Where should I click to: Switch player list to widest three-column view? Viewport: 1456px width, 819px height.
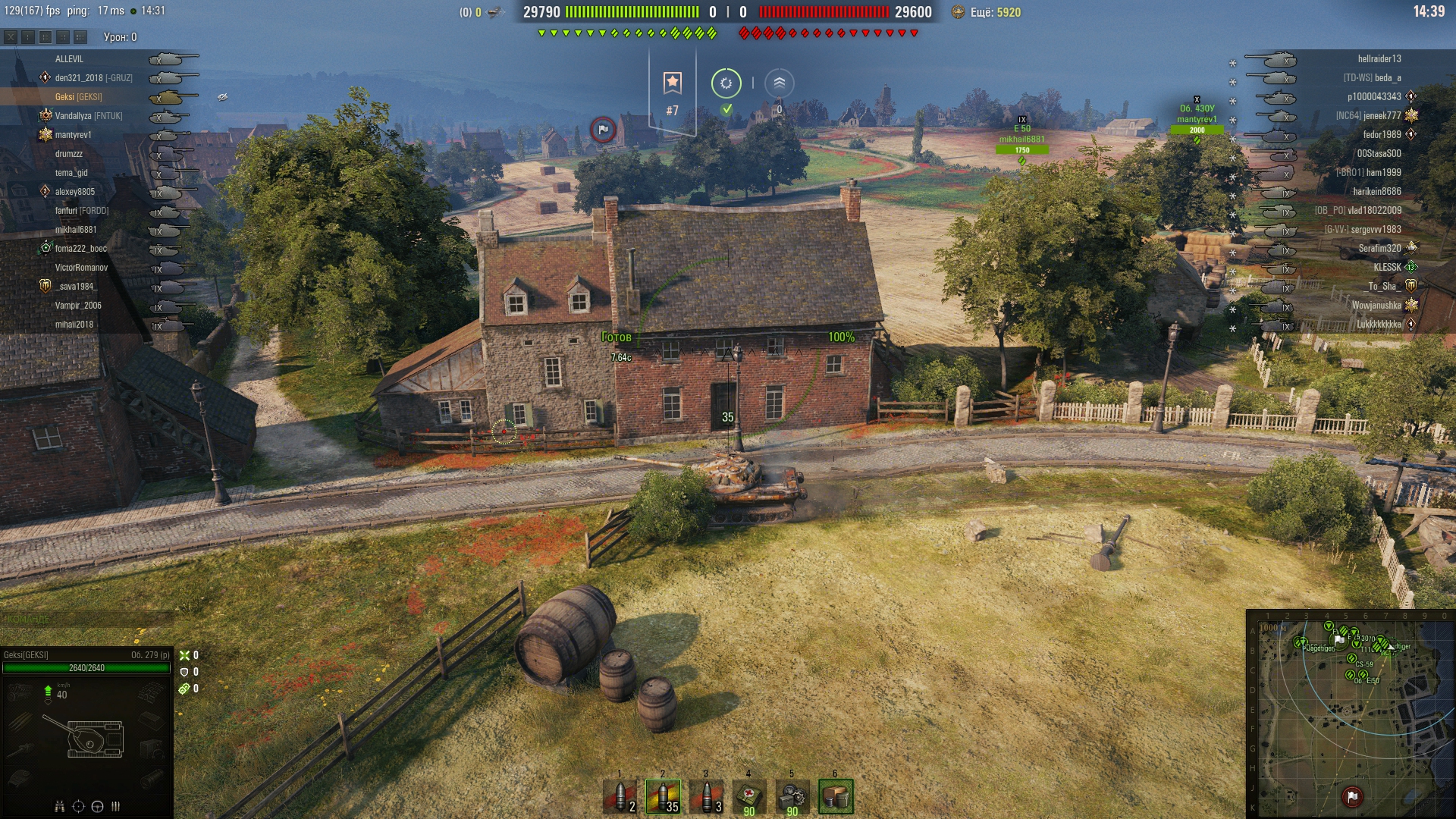80,36
